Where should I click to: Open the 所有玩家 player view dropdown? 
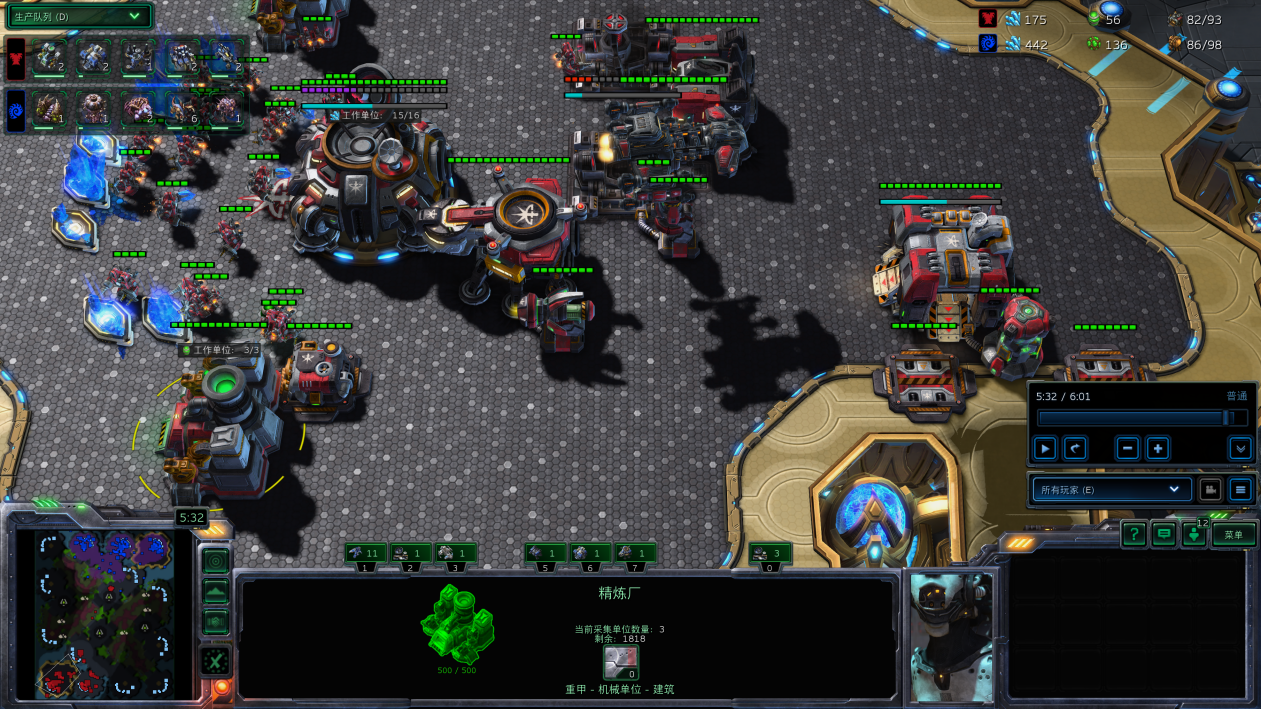(1110, 489)
